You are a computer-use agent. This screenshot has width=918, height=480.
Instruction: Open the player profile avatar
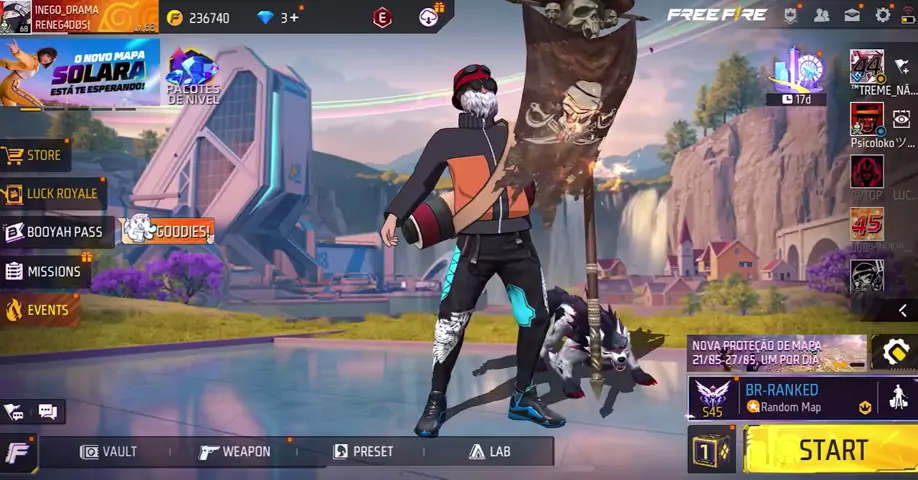point(15,17)
